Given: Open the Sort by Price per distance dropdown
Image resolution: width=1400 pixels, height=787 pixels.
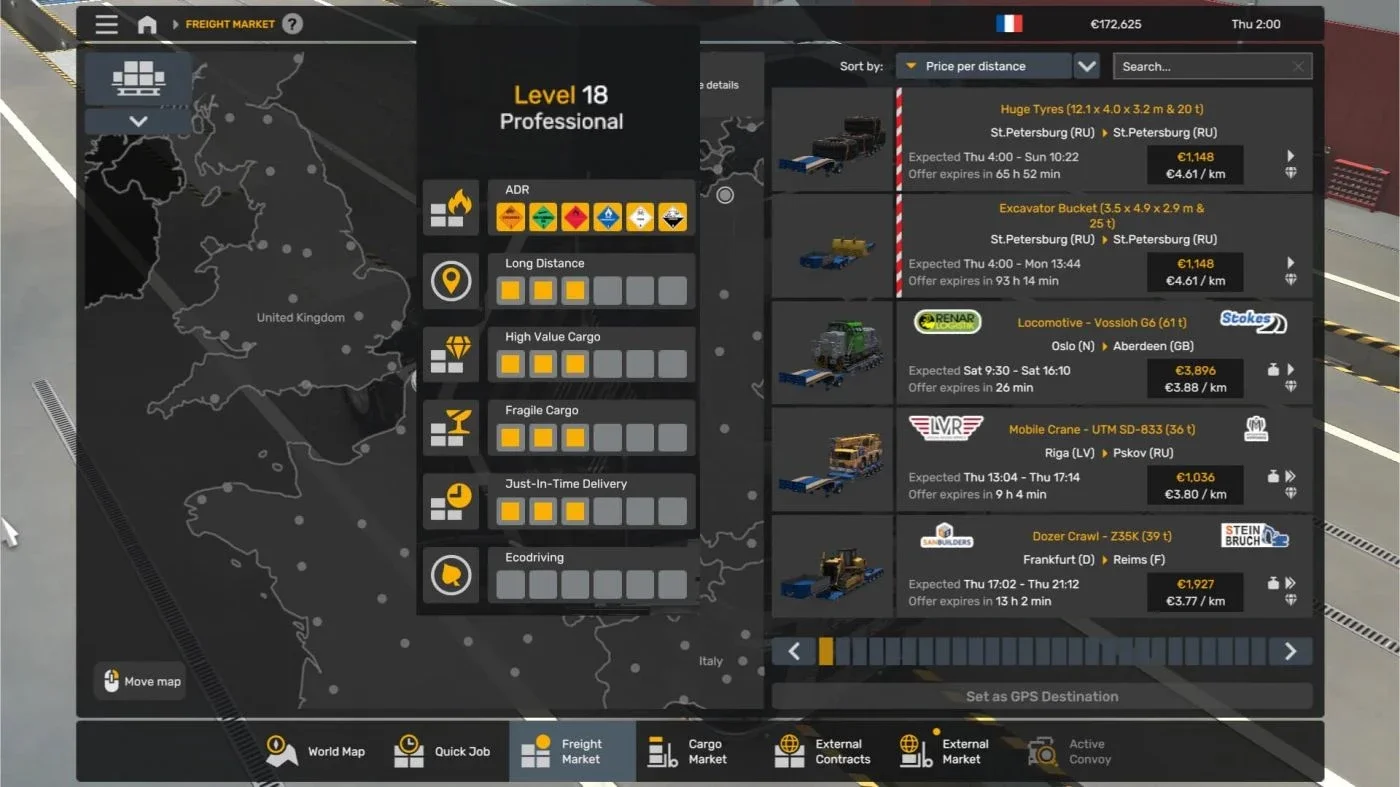Looking at the screenshot, I should pyautogui.click(x=985, y=65).
